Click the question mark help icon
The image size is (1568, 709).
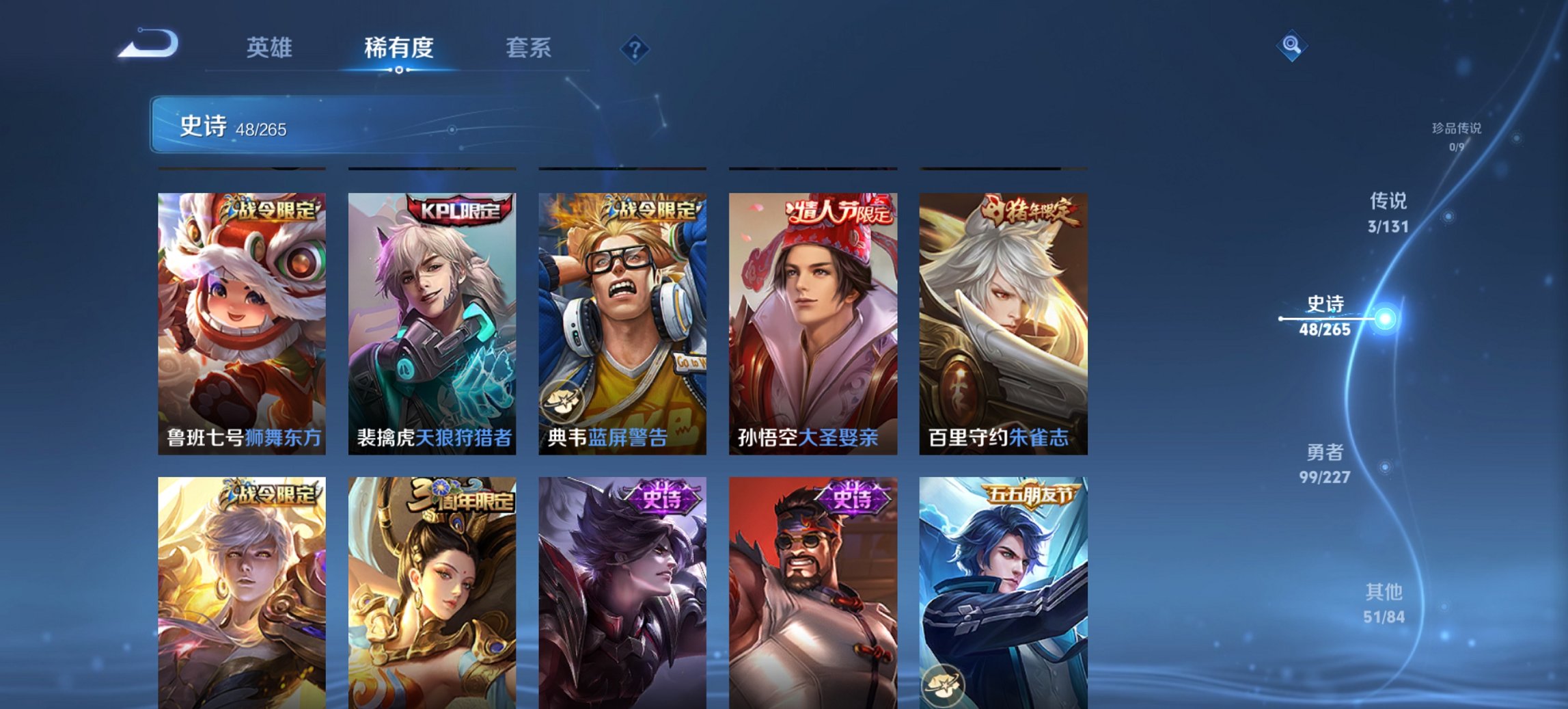tap(634, 48)
